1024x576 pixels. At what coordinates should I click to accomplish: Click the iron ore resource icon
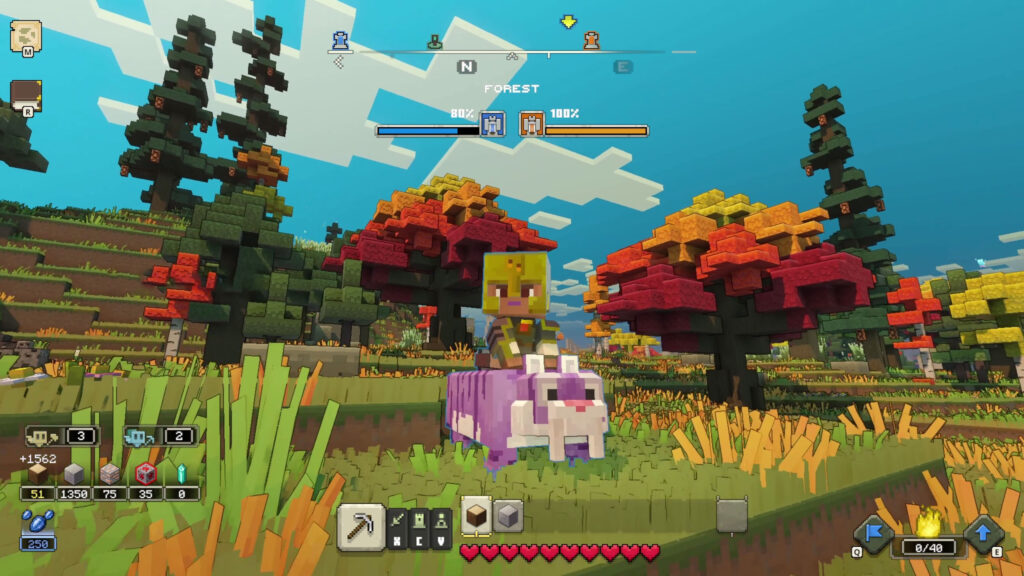pos(110,474)
